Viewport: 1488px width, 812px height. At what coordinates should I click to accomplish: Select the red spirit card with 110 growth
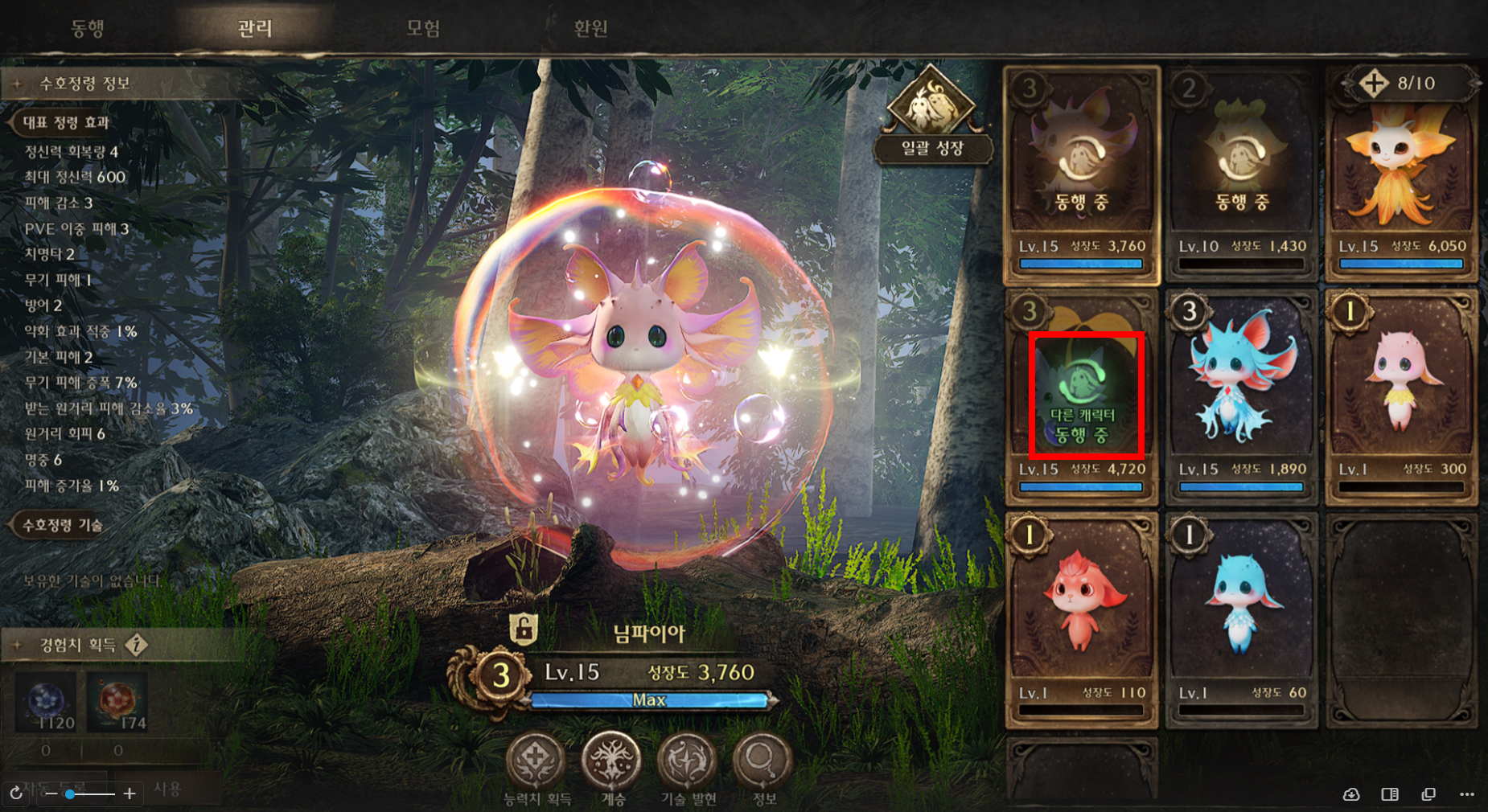click(1081, 615)
